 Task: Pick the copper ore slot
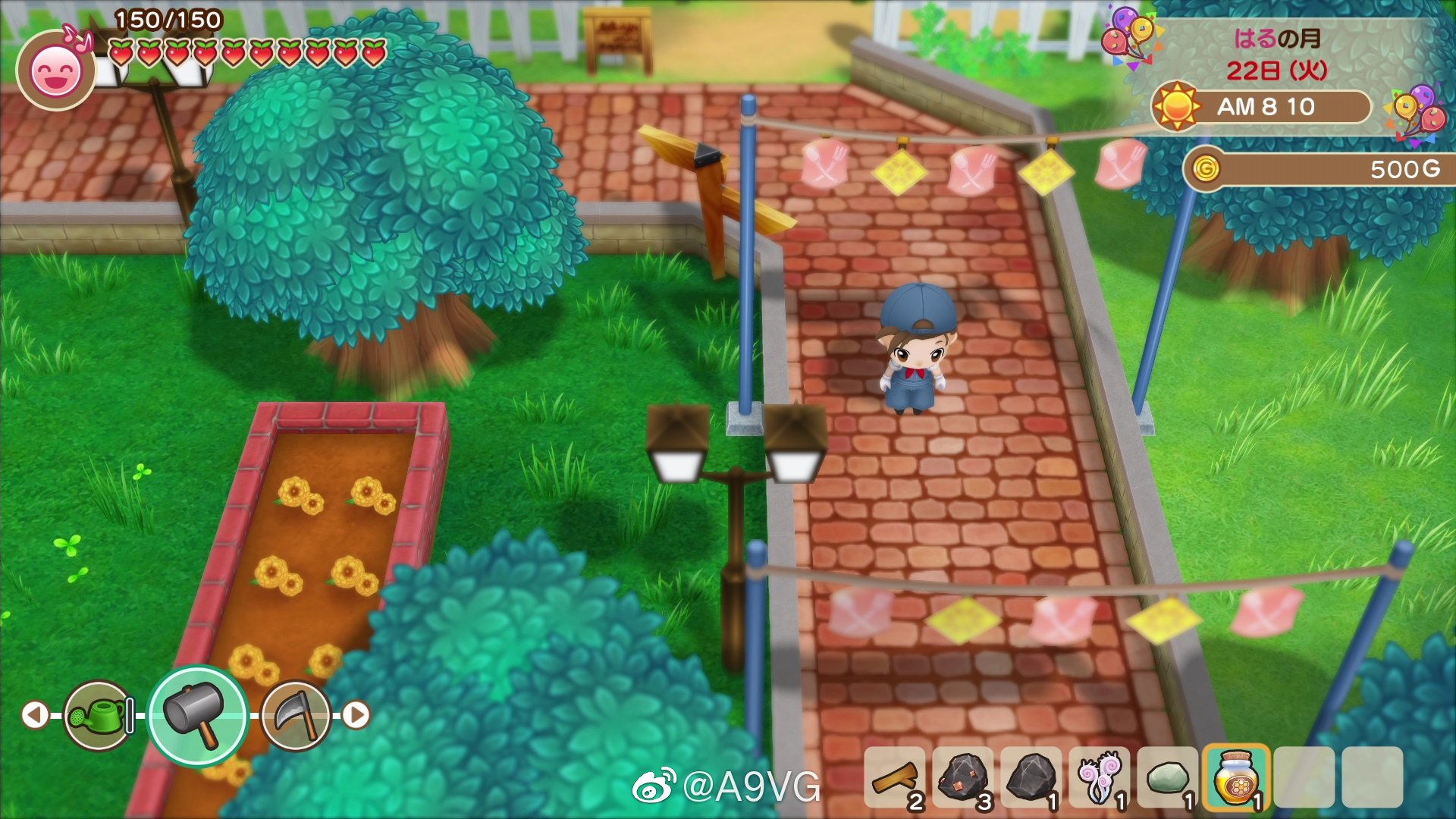963,778
